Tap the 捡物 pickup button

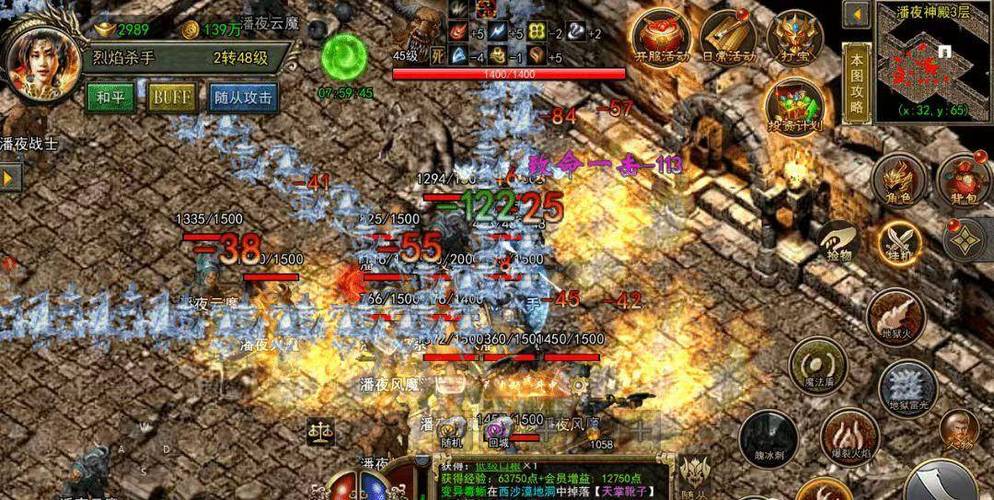pos(837,242)
